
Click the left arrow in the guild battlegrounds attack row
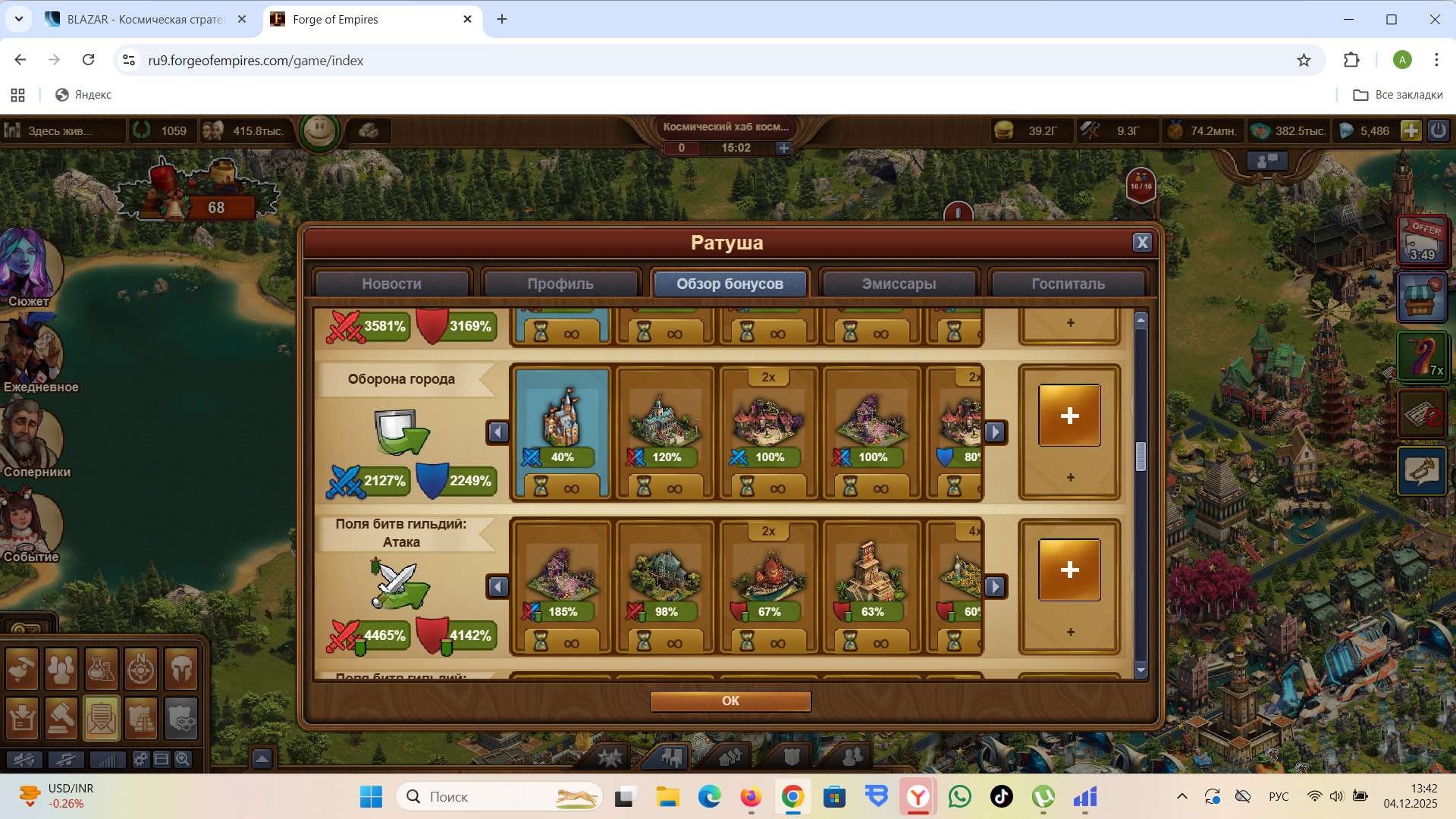pyautogui.click(x=498, y=586)
